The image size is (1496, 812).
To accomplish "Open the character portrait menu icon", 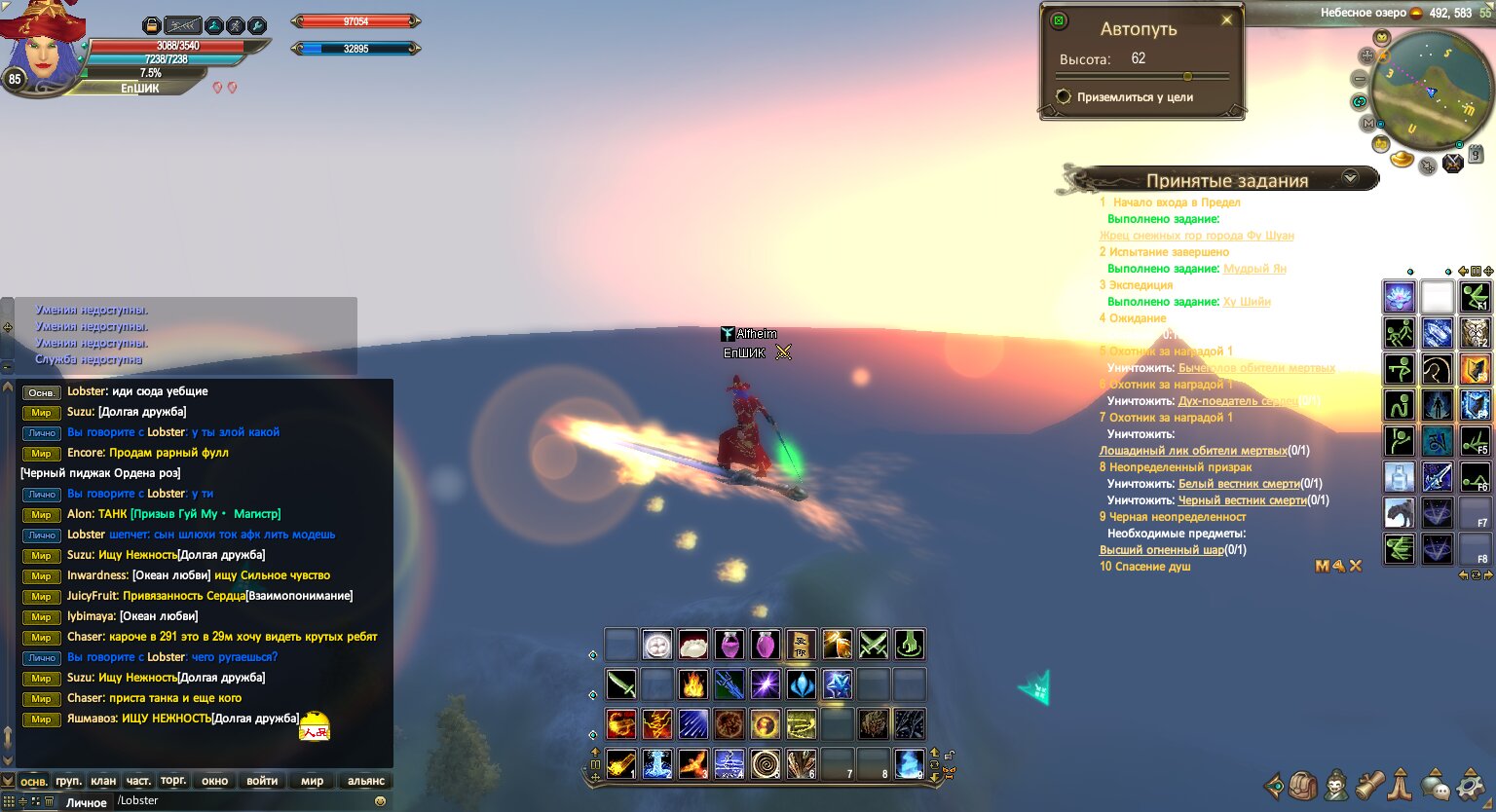I will 1337,785.
